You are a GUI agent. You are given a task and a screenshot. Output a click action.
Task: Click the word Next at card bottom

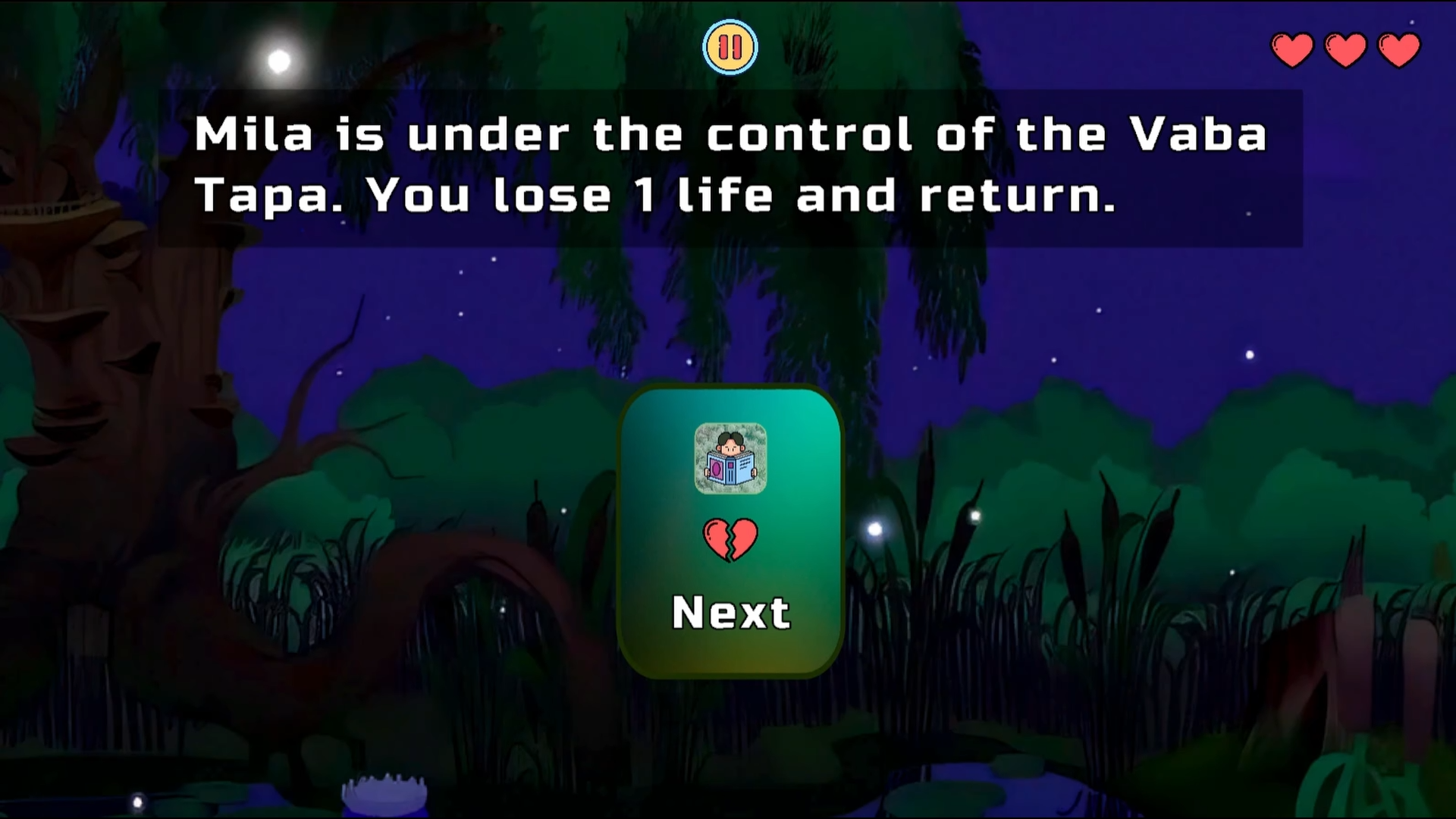[x=730, y=611]
